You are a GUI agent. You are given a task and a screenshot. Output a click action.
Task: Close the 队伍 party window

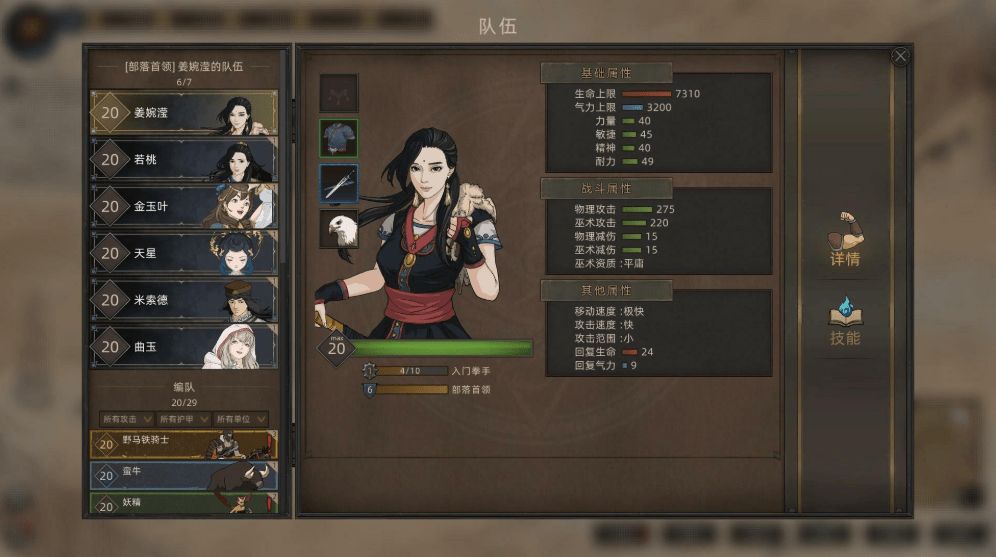[x=900, y=56]
